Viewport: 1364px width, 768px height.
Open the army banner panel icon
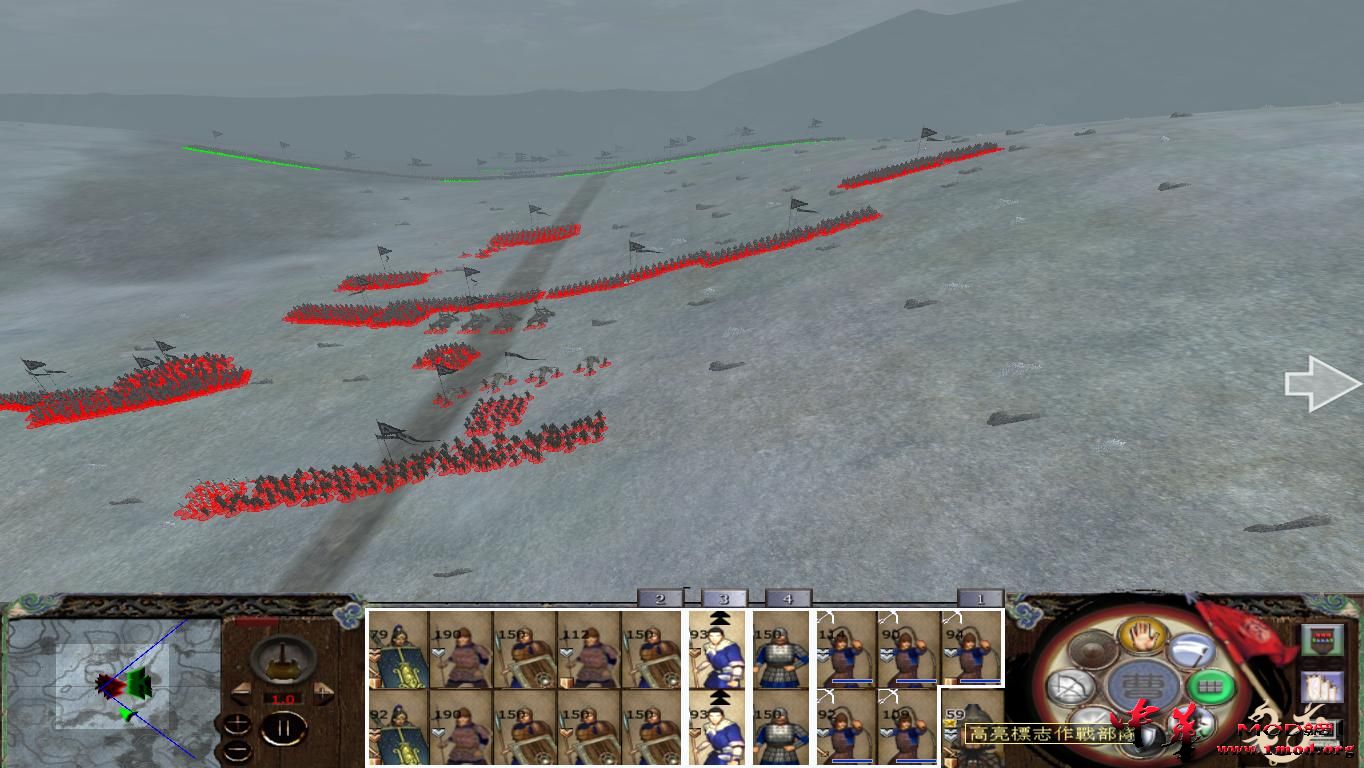click(1322, 638)
